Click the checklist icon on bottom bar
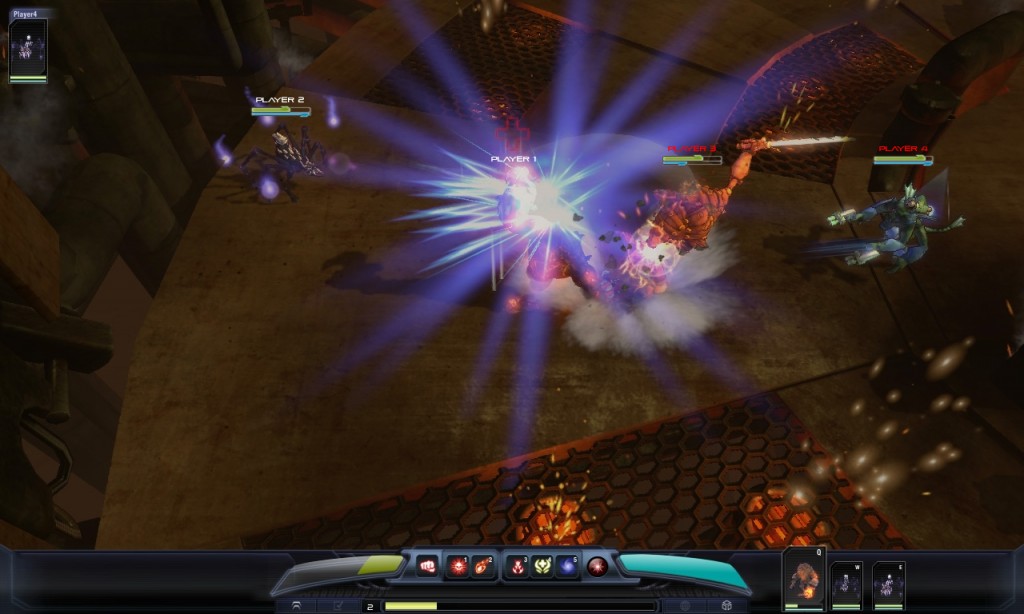1024x614 pixels. click(x=339, y=606)
